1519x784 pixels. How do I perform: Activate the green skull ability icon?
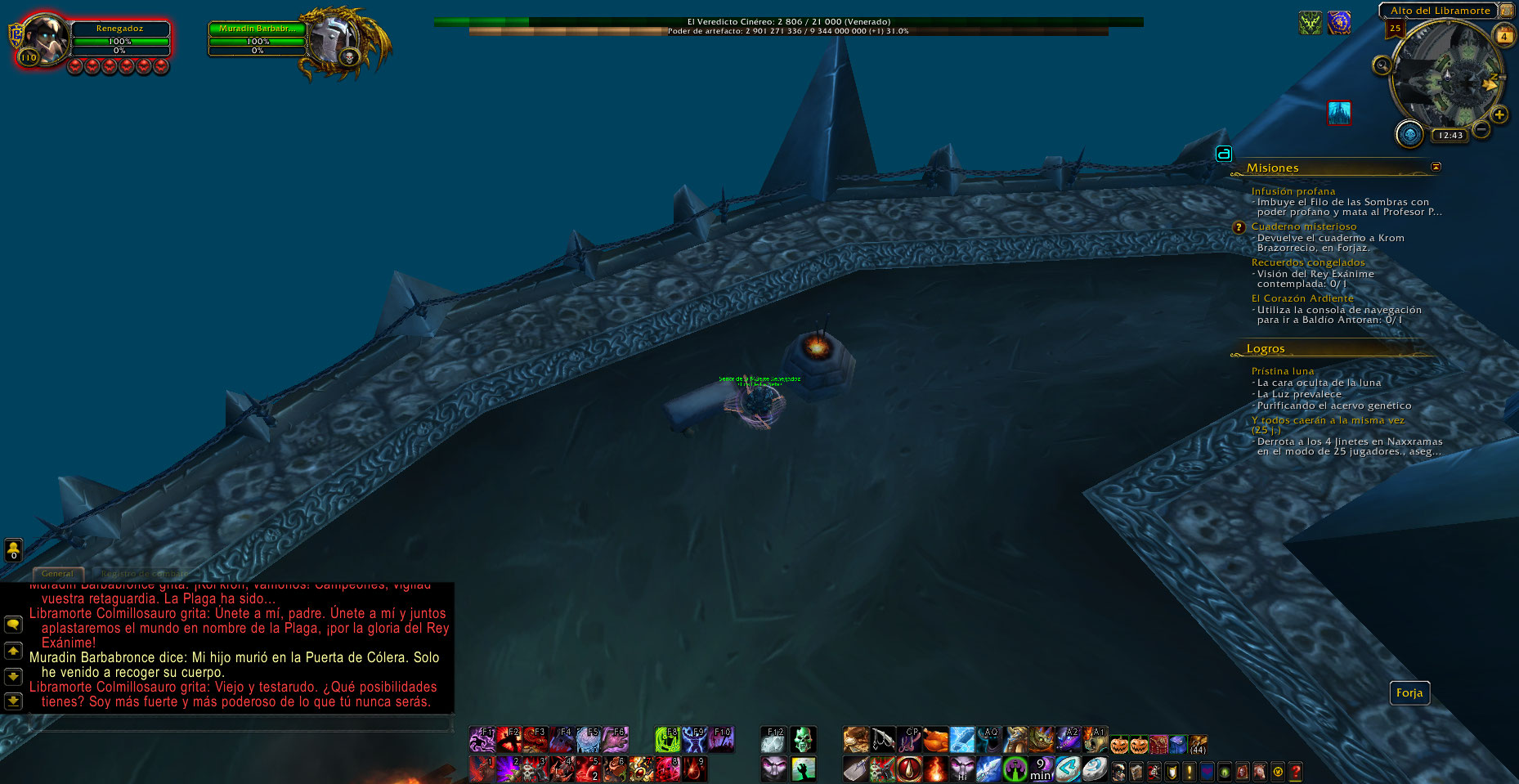tap(803, 740)
